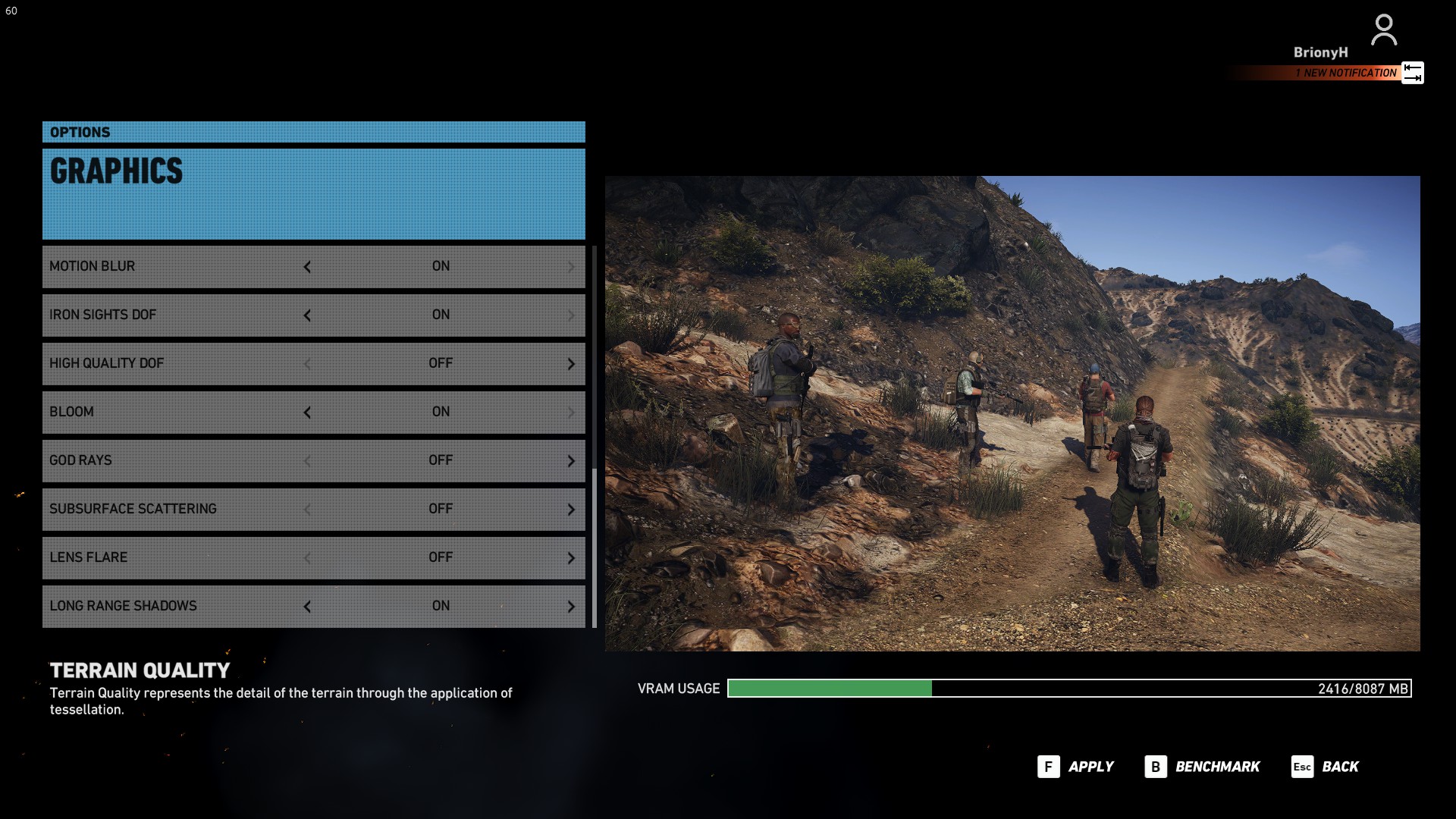The image size is (1456, 819).
Task: Click the right arrow for Lens Flare
Action: 571,558
